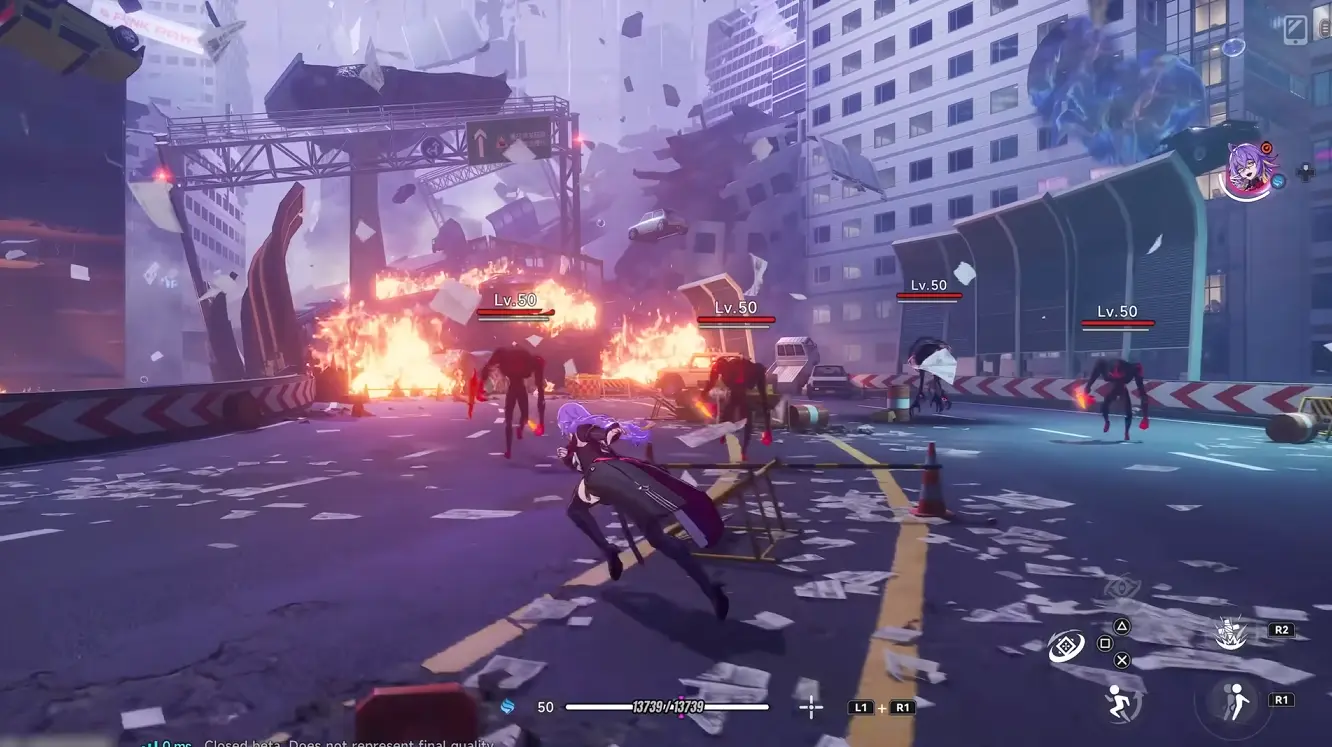This screenshot has height=747, width=1332.
Task: Open the phone menu icon
Action: pyautogui.click(x=1297, y=29)
